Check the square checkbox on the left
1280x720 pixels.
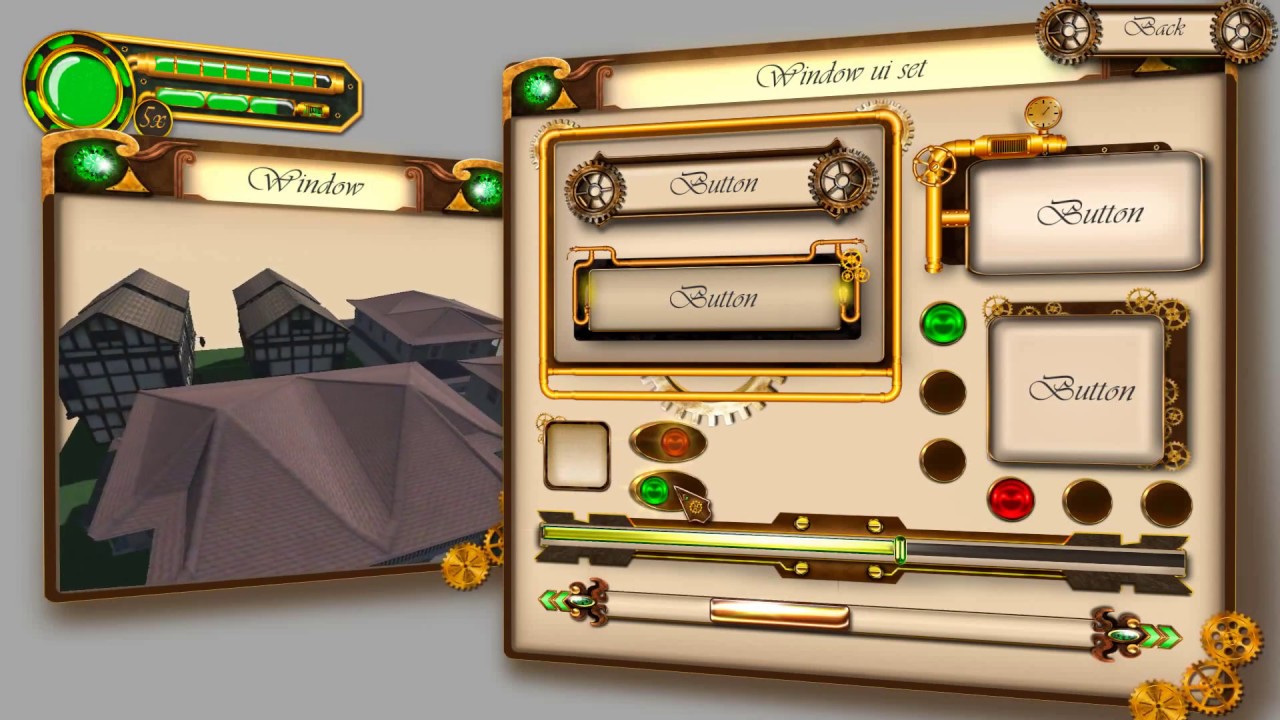tap(577, 456)
